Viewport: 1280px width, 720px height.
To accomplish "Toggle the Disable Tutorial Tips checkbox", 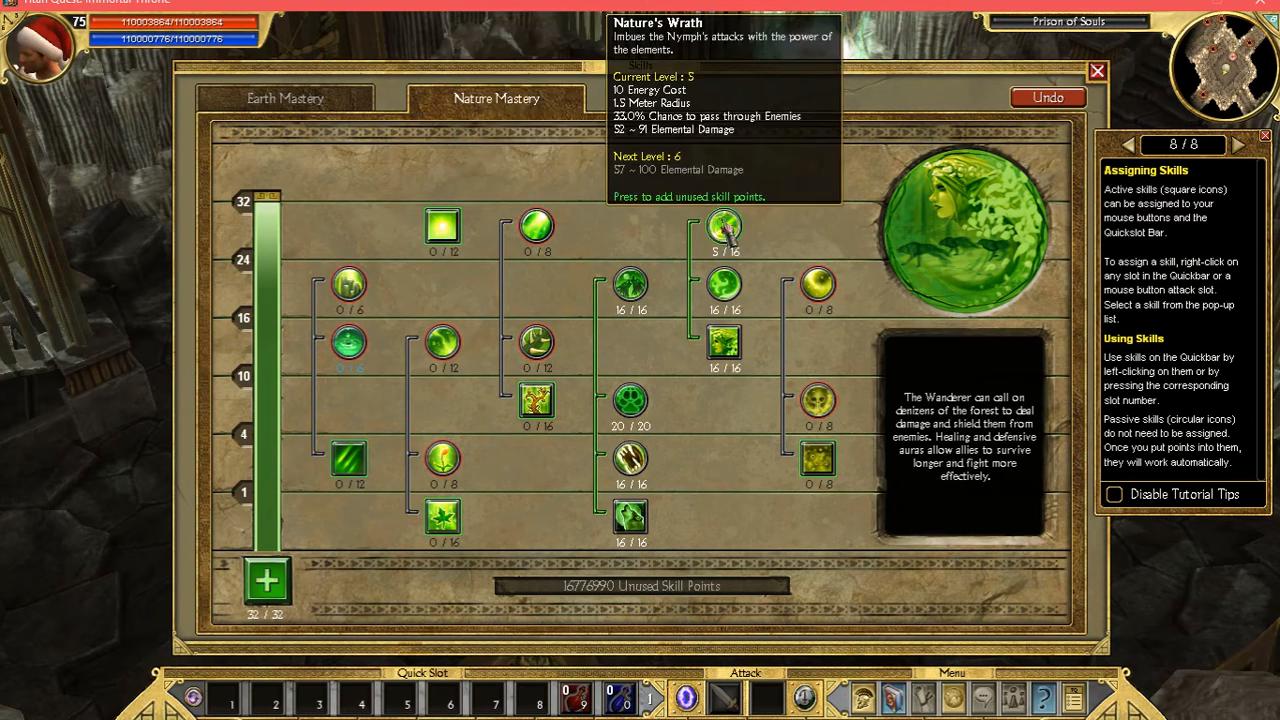I will (x=1114, y=494).
